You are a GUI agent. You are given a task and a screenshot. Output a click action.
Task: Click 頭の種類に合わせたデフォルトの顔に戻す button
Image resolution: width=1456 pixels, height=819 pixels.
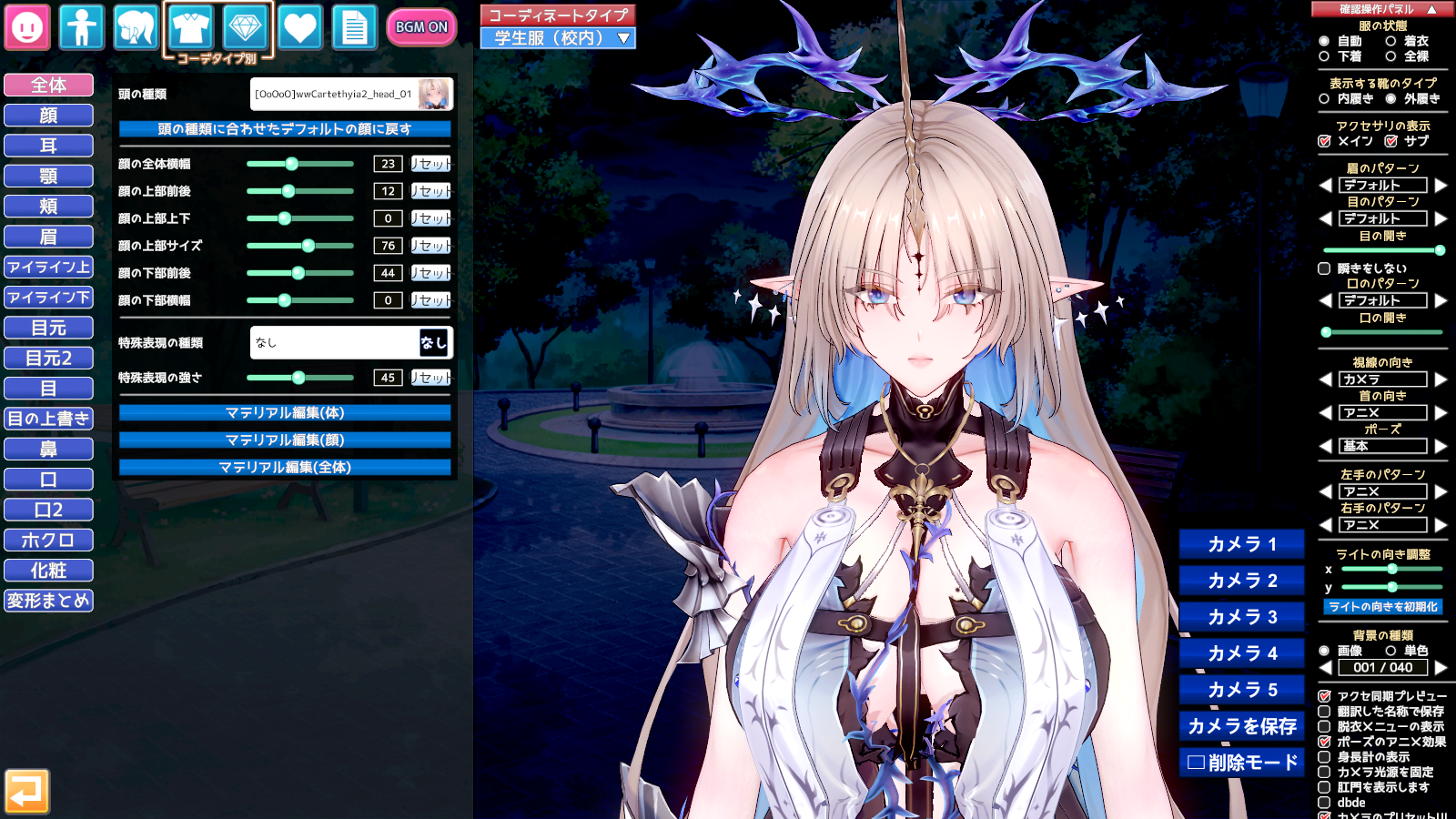(x=285, y=129)
